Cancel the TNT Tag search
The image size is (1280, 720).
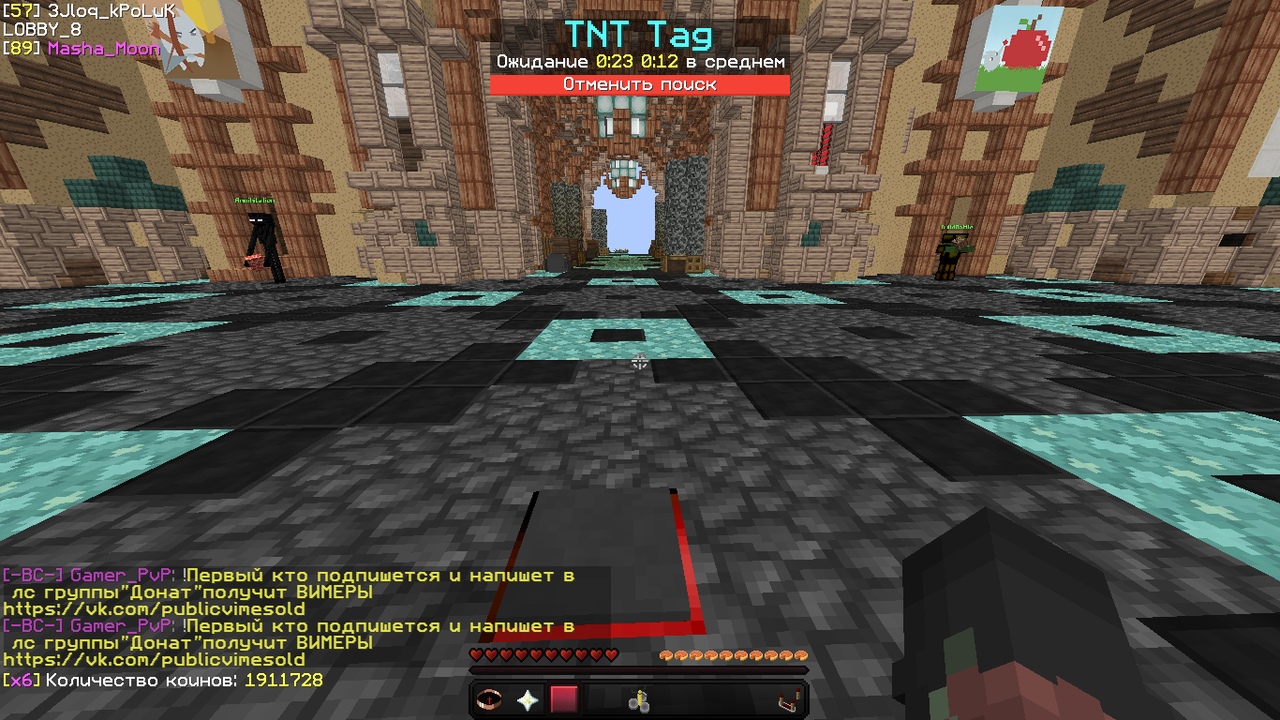pos(639,85)
